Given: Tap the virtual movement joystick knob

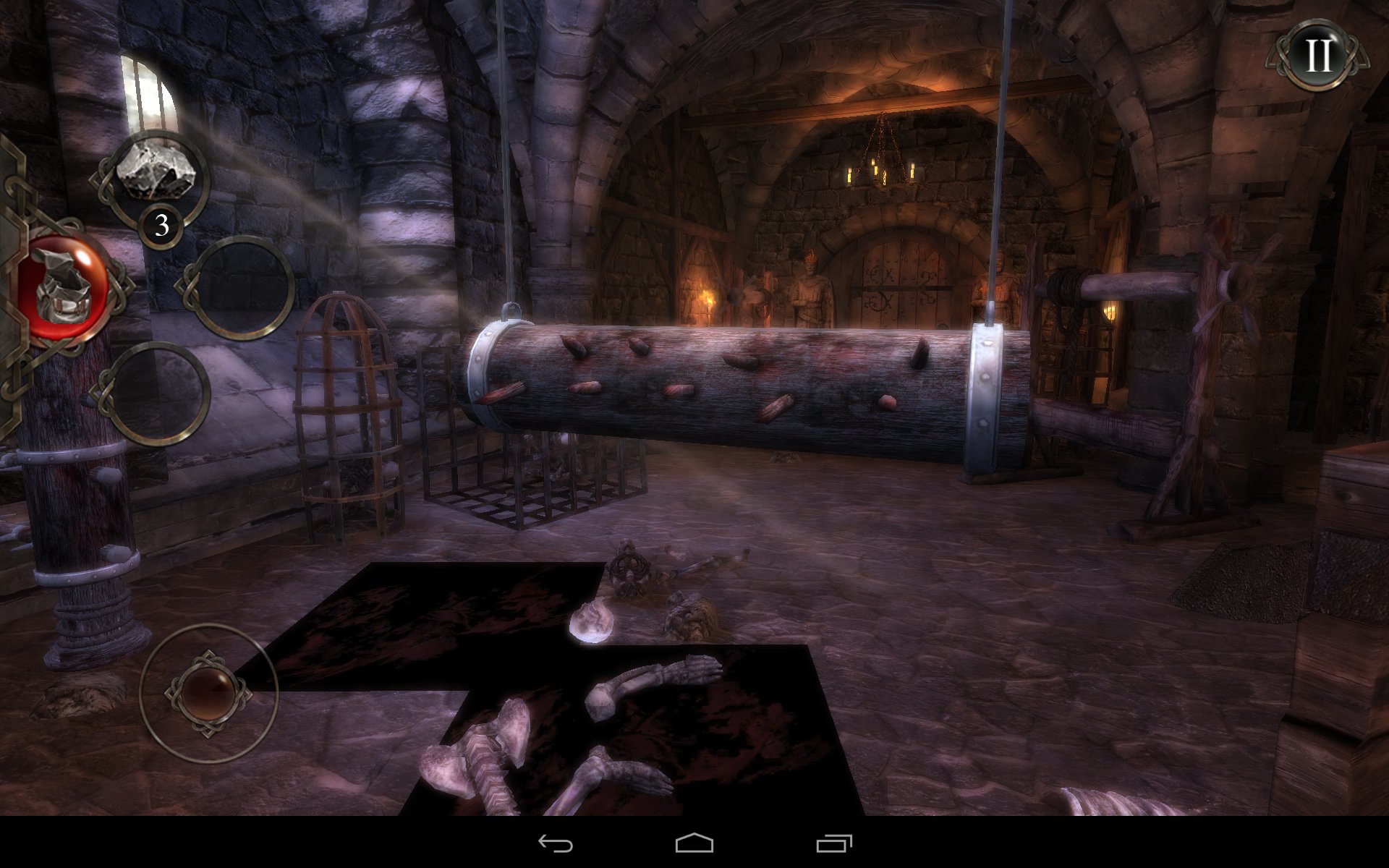Looking at the screenshot, I should (x=208, y=692).
